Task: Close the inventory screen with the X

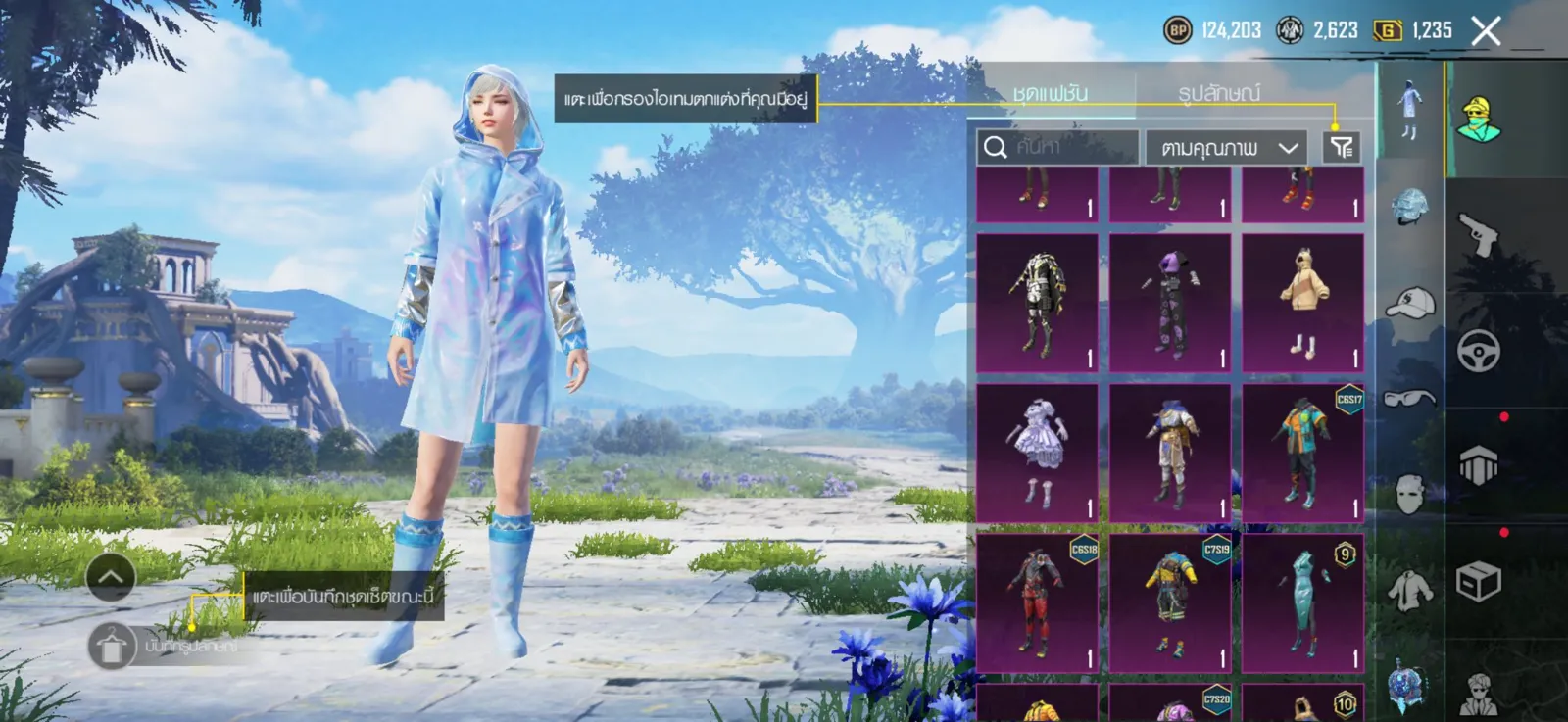Action: (x=1486, y=31)
